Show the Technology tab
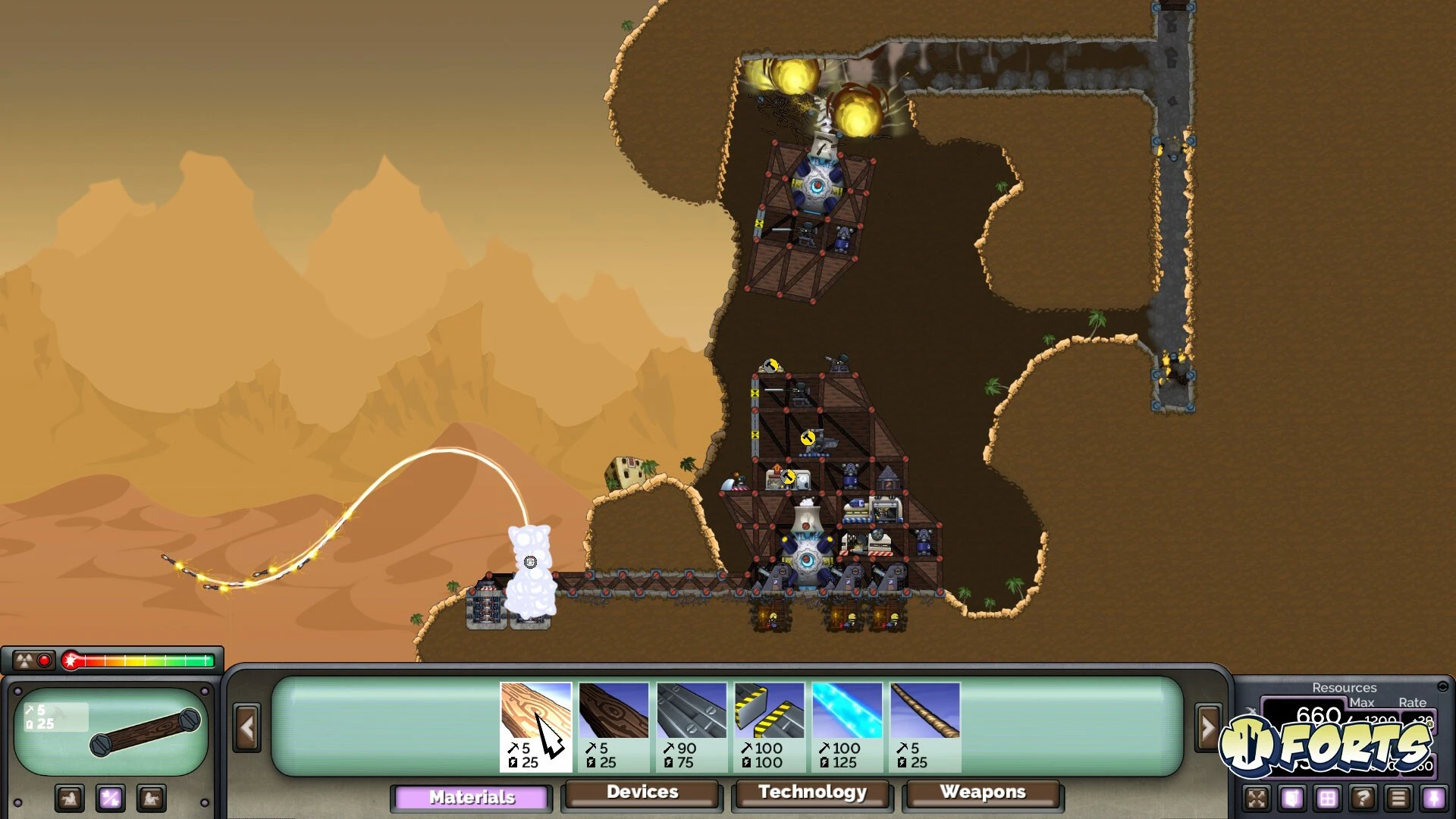1456x819 pixels. point(812,792)
